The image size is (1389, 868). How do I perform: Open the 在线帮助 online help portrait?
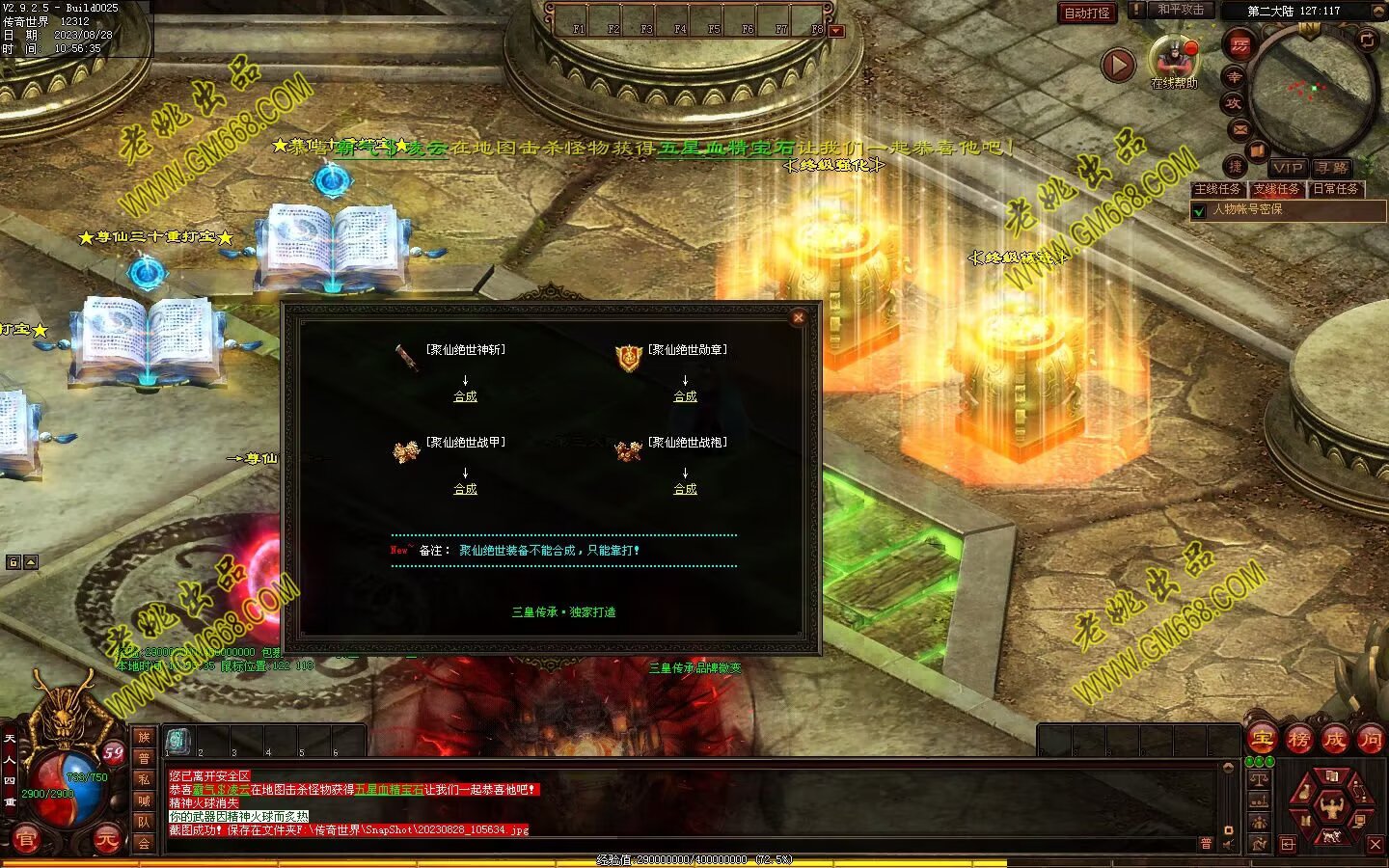click(x=1173, y=58)
